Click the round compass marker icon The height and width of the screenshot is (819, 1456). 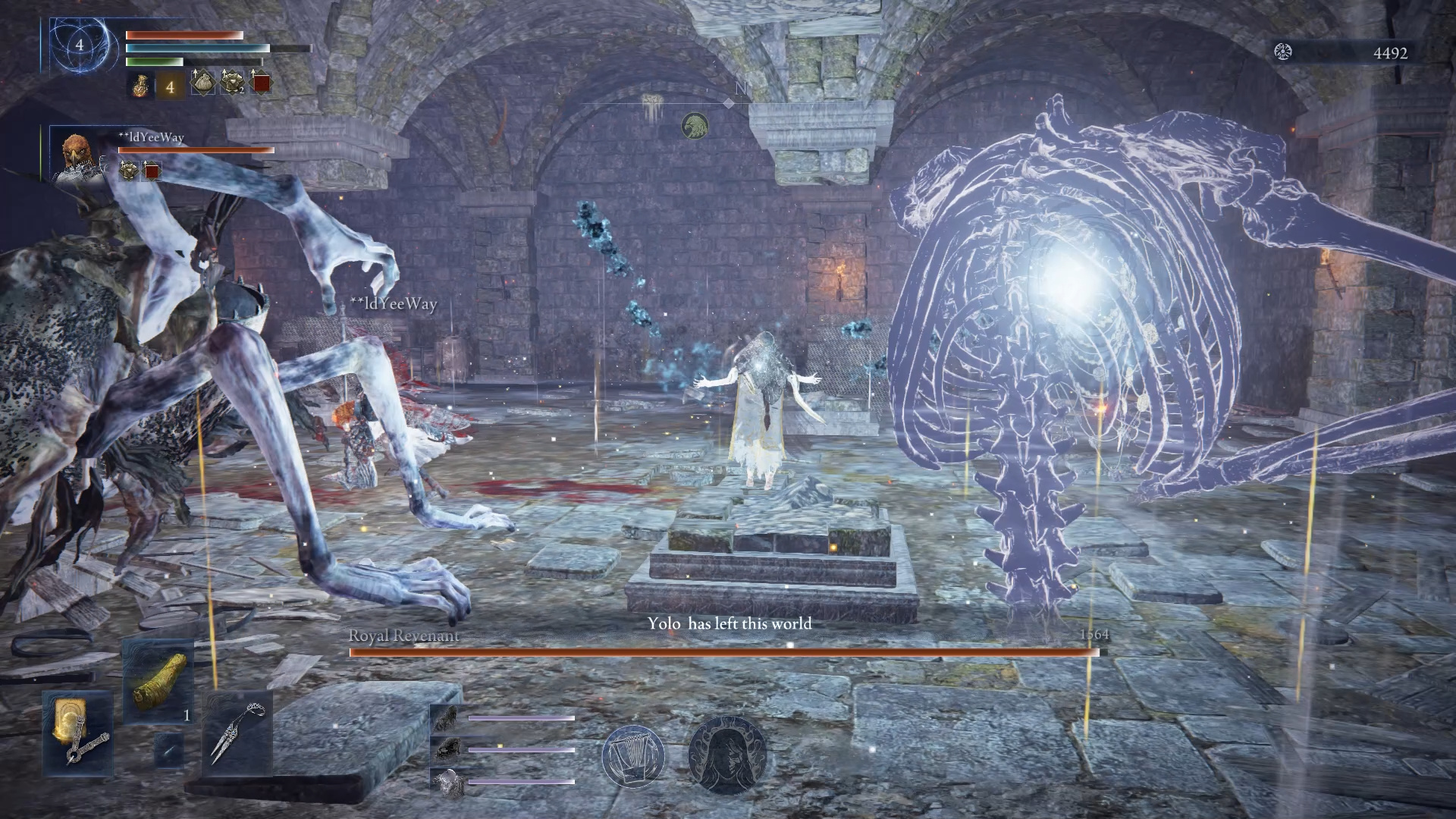tap(694, 126)
